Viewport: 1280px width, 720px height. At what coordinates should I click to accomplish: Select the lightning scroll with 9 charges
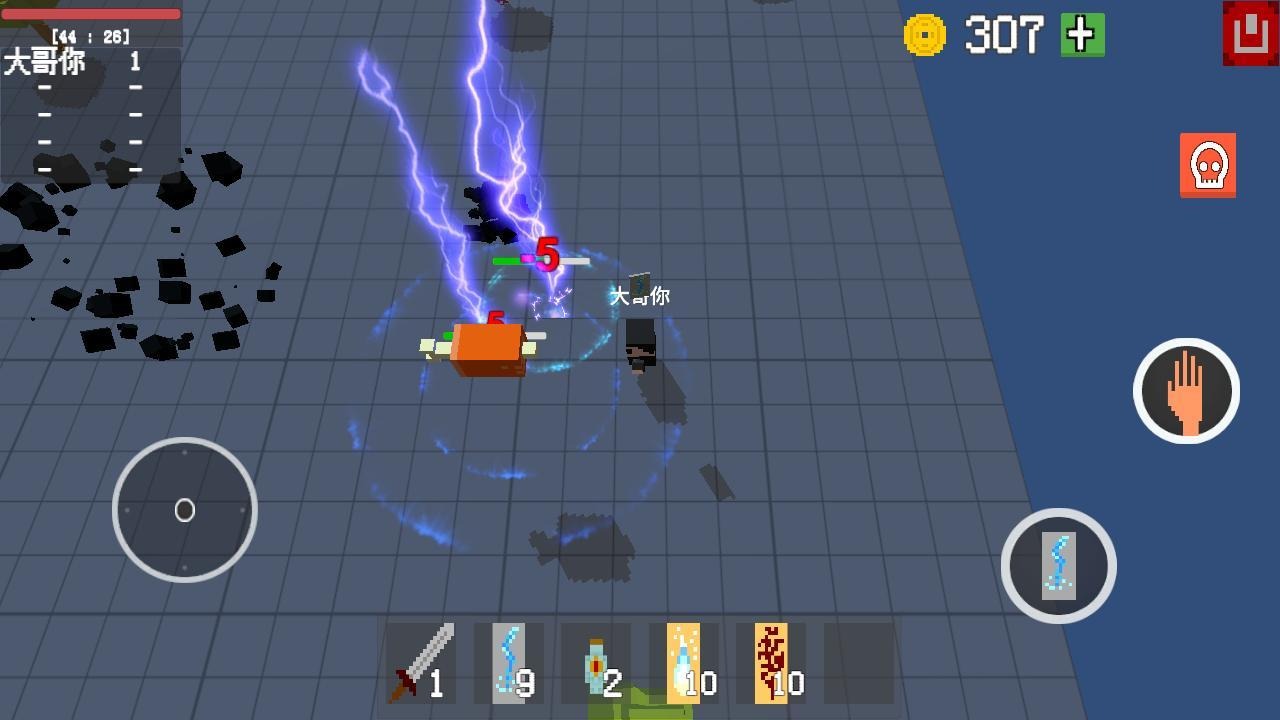(508, 660)
